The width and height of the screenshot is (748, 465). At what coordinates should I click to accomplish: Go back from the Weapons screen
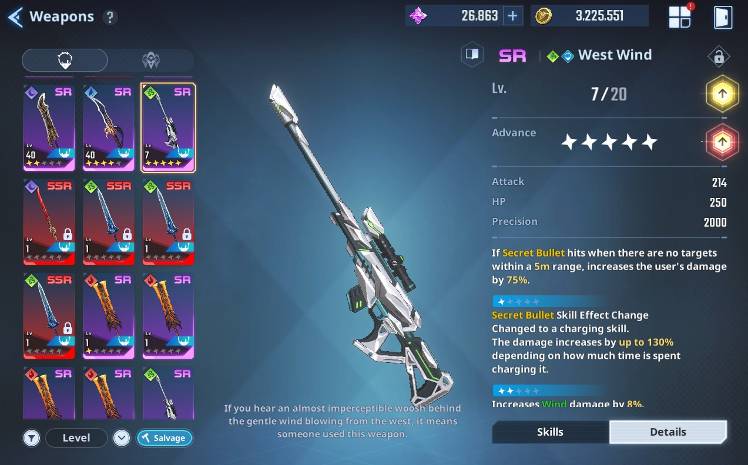click(15, 17)
